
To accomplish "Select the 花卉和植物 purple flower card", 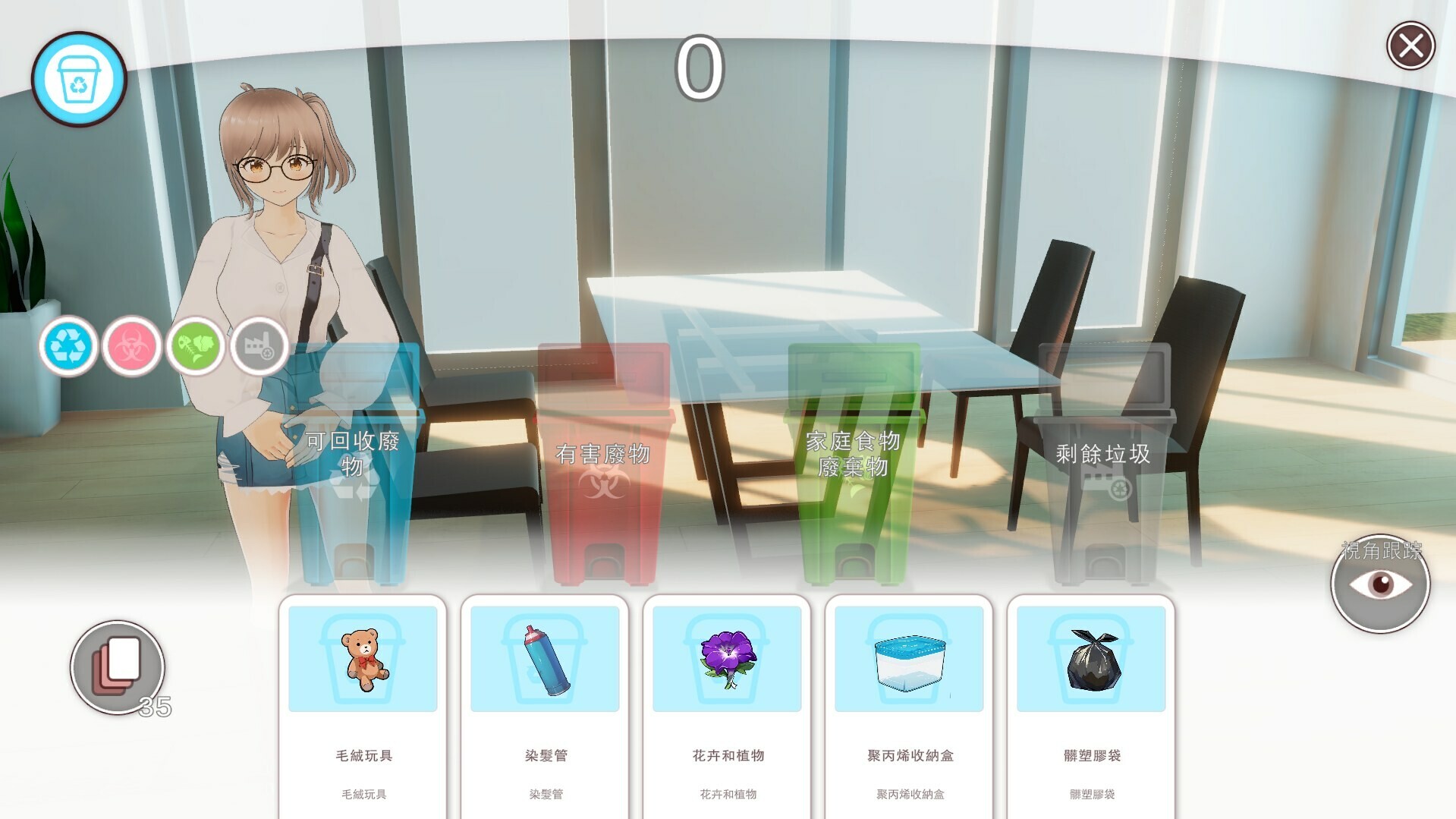I will (726, 659).
